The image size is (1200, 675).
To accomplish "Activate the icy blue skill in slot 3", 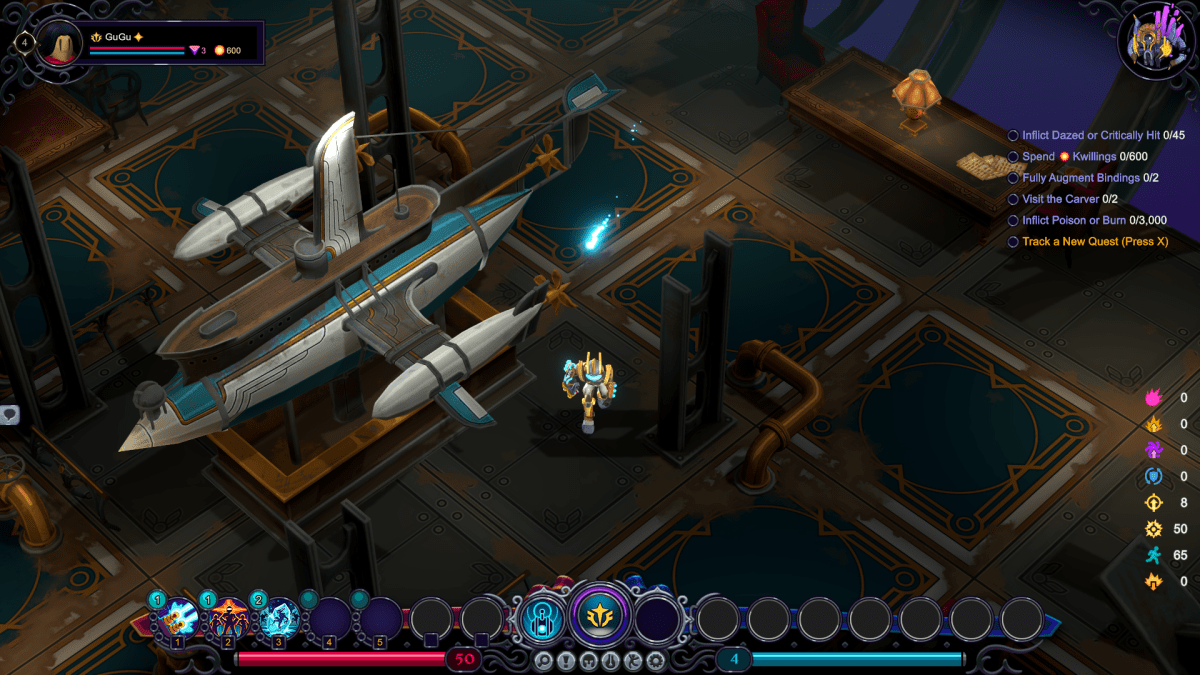I will click(x=279, y=618).
